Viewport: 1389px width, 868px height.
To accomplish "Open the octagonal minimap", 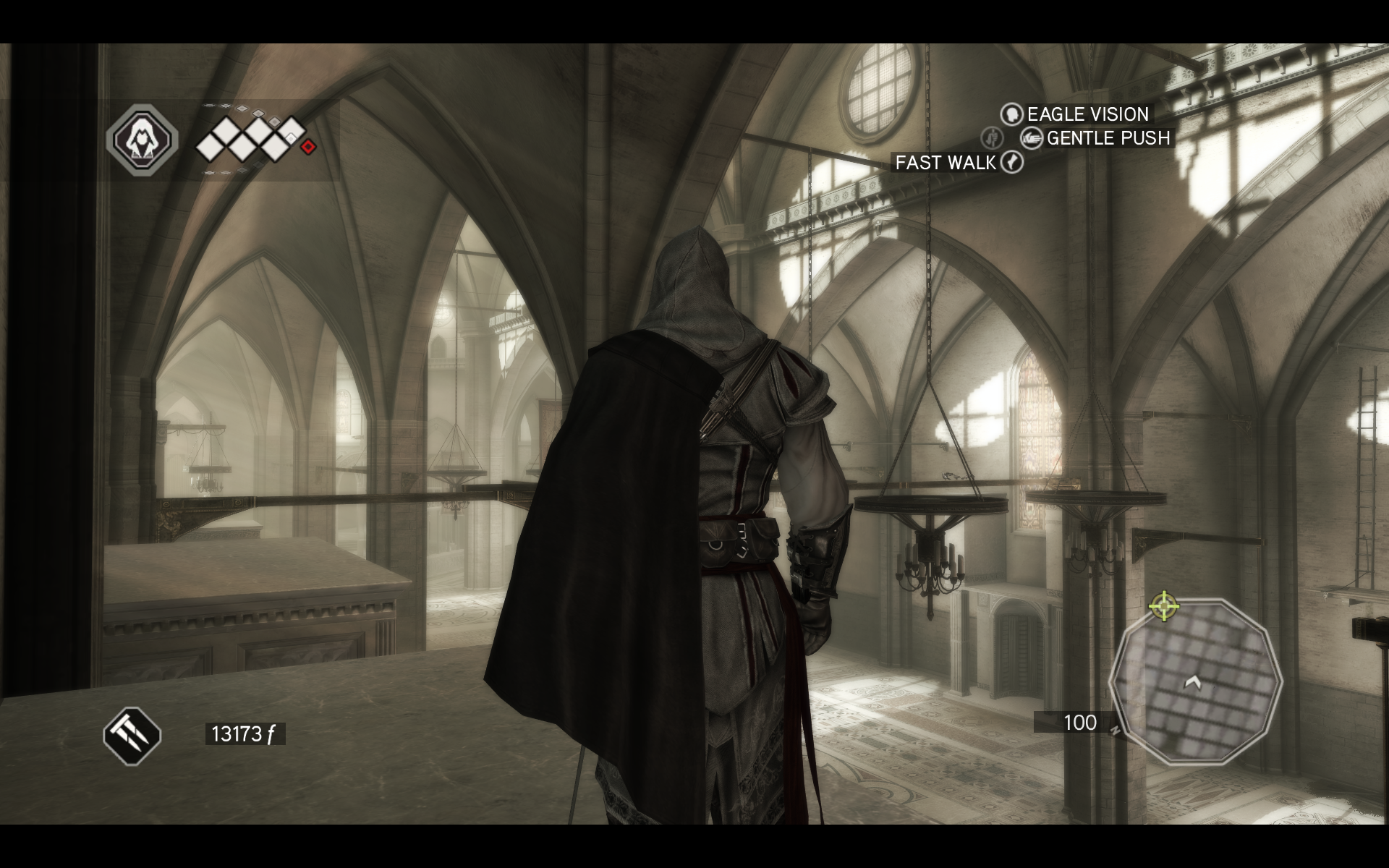I will tap(1194, 681).
